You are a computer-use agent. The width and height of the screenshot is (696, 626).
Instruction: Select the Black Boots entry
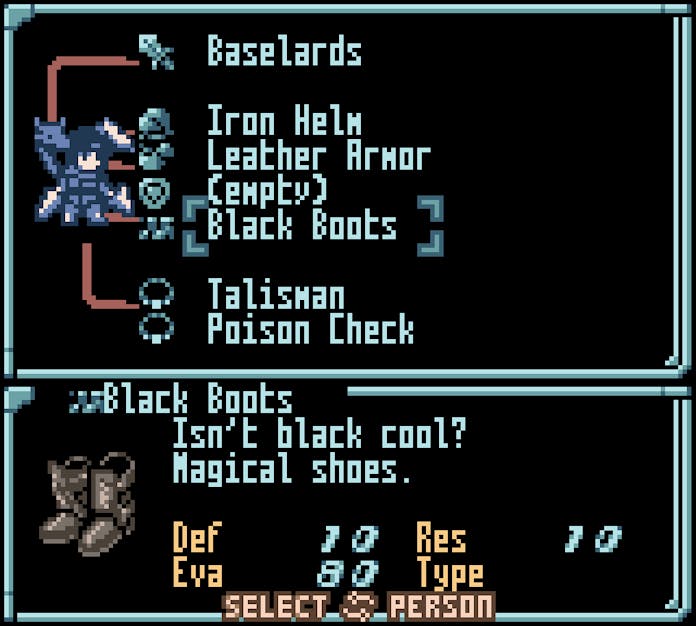point(301,226)
